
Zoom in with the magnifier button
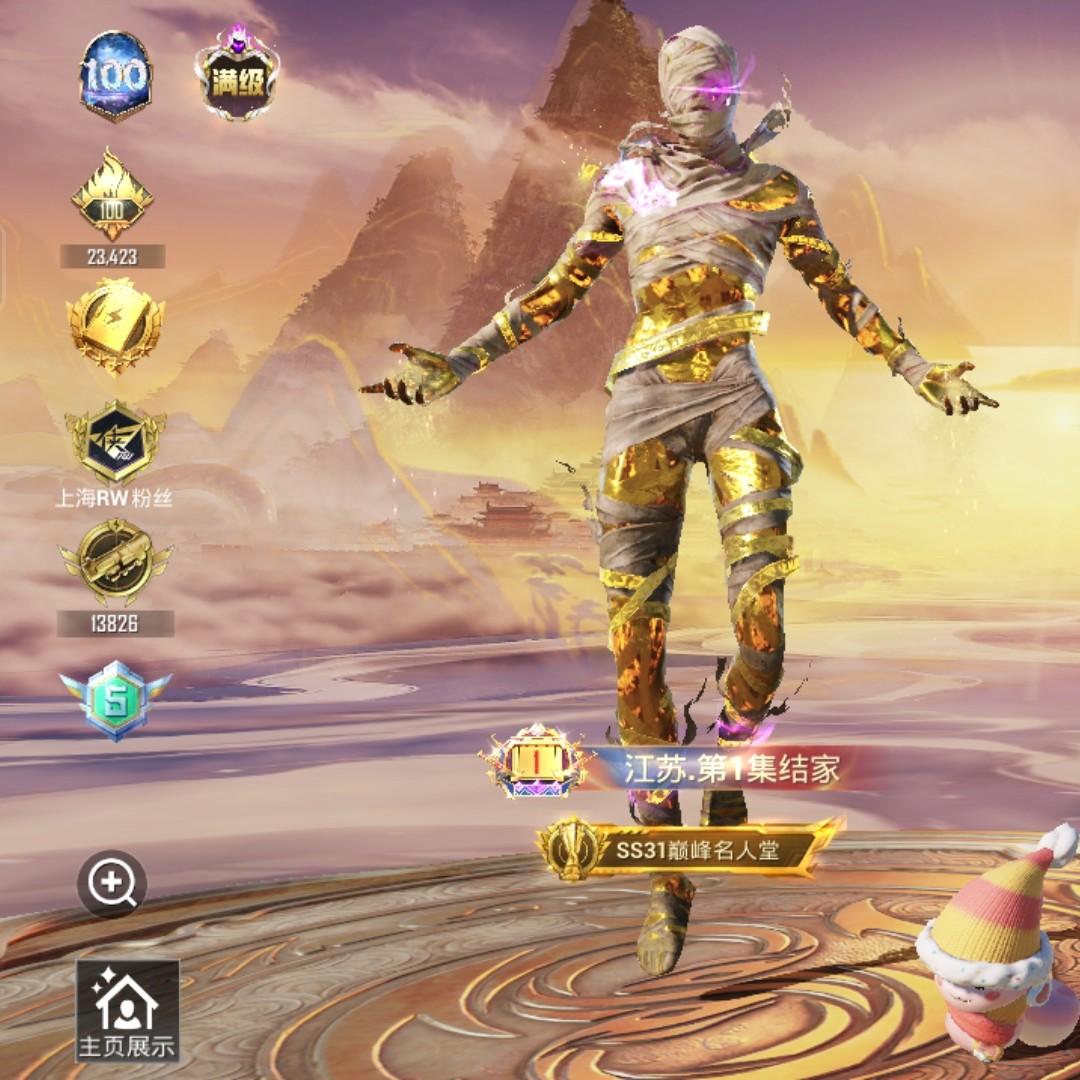[112, 883]
